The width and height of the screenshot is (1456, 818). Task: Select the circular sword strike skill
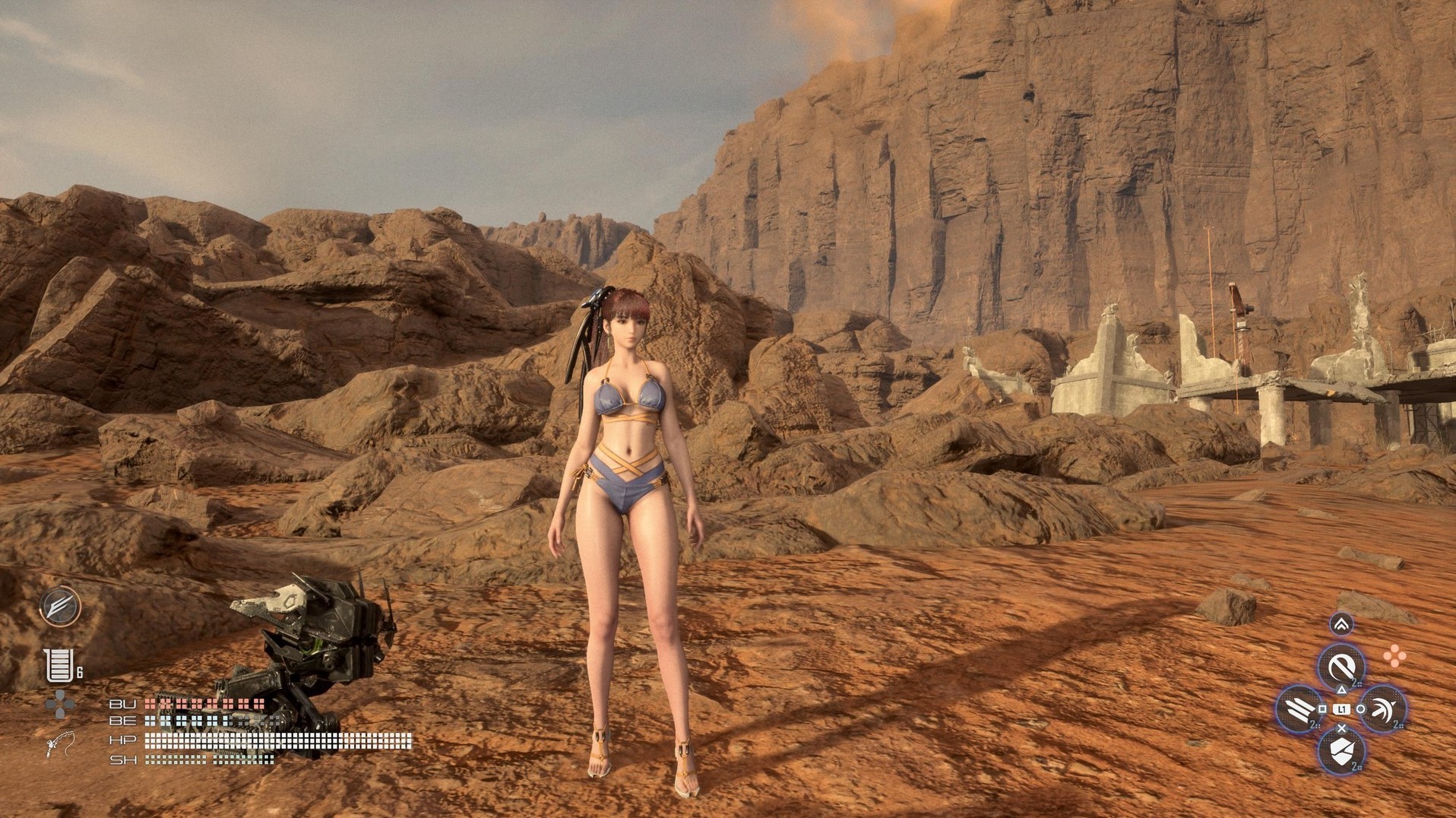coord(1340,667)
